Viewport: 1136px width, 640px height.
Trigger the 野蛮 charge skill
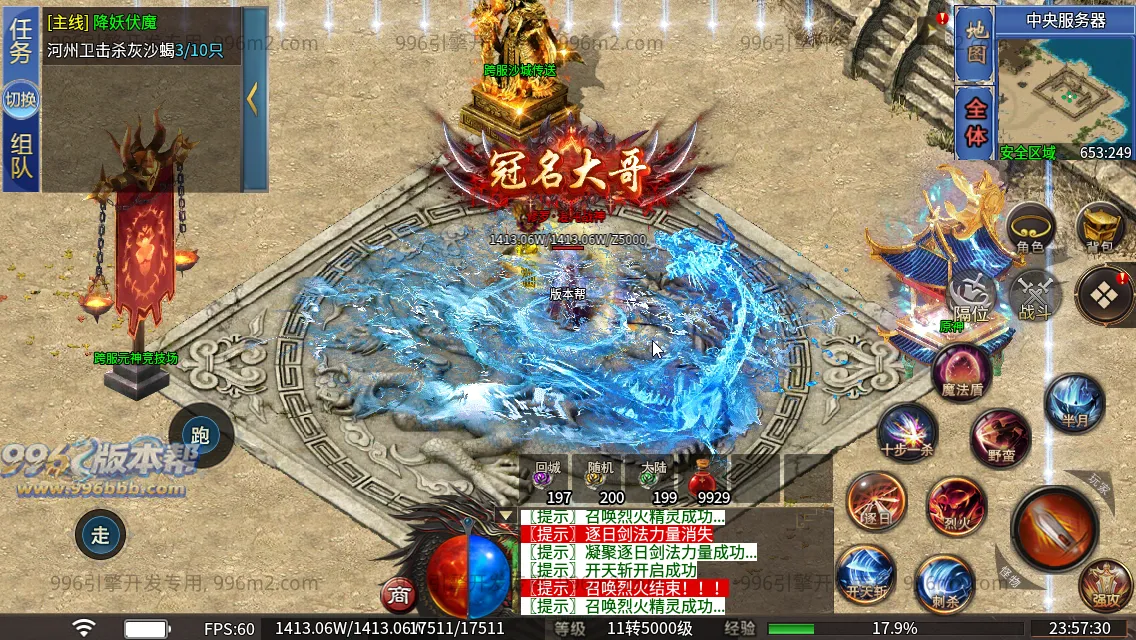click(x=1000, y=437)
